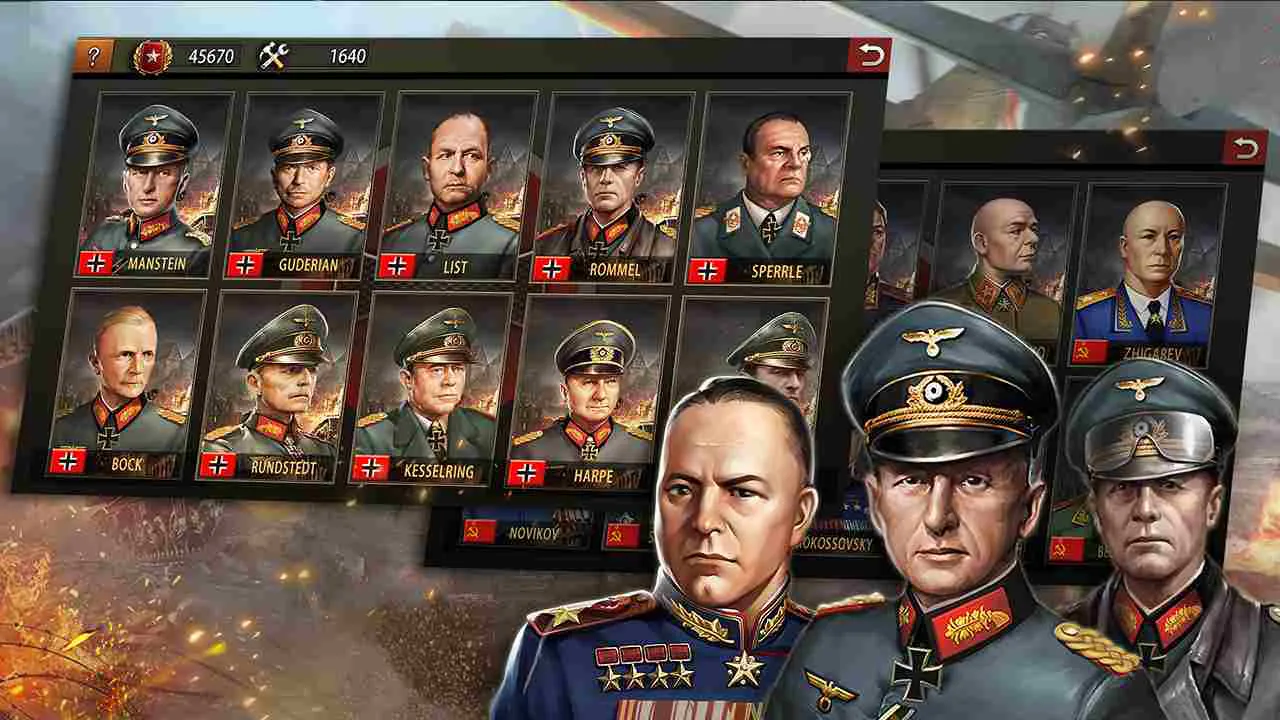
Task: Click Rokossovsky's name label
Action: [835, 541]
